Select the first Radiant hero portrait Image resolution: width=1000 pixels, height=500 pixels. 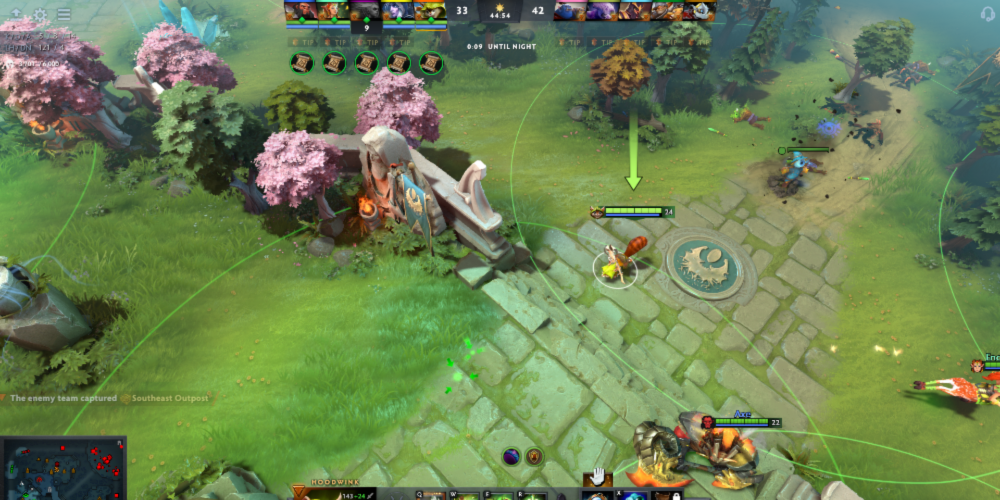[301, 11]
